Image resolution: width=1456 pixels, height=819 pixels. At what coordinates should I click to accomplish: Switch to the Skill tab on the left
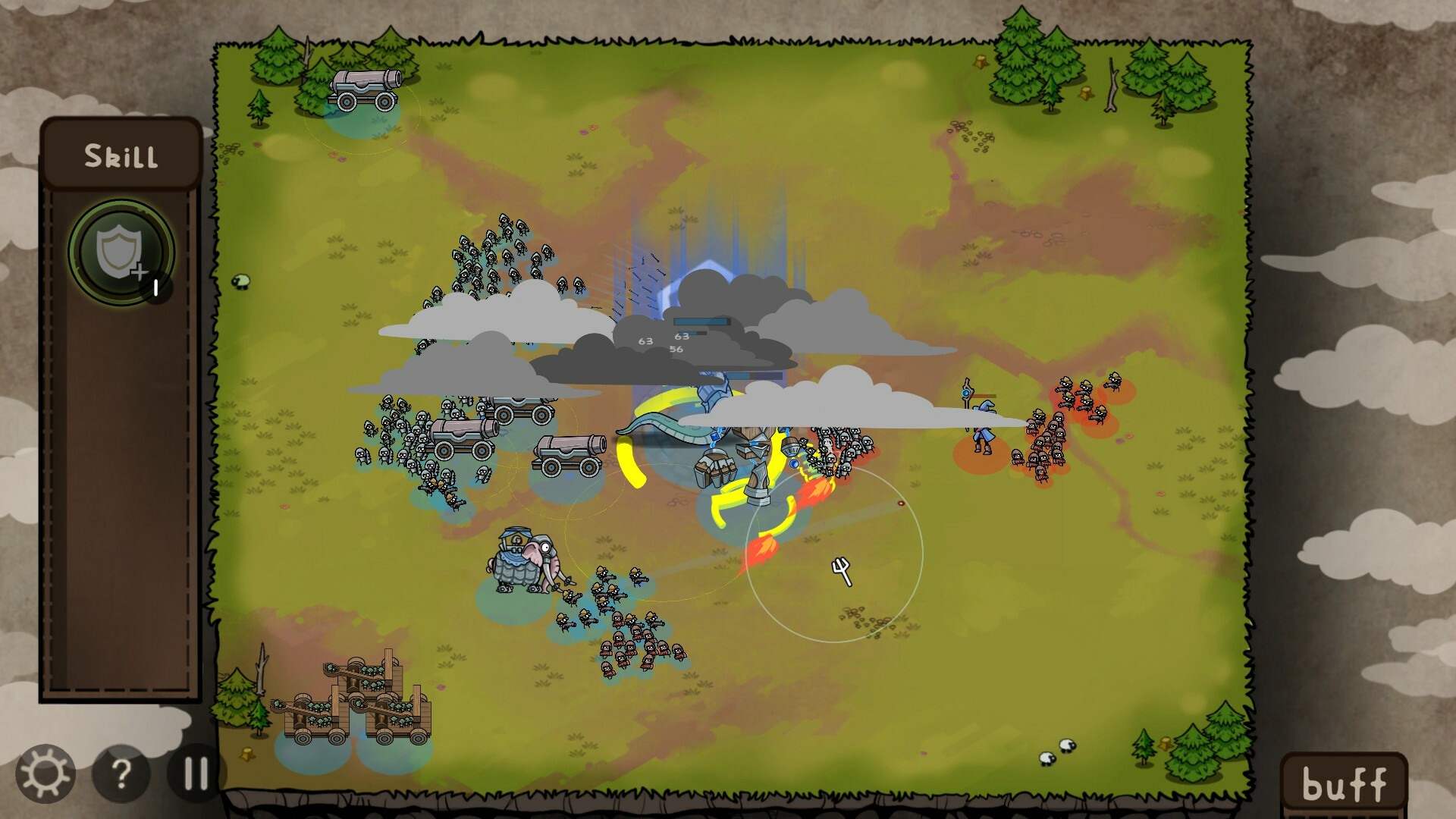pos(121,155)
